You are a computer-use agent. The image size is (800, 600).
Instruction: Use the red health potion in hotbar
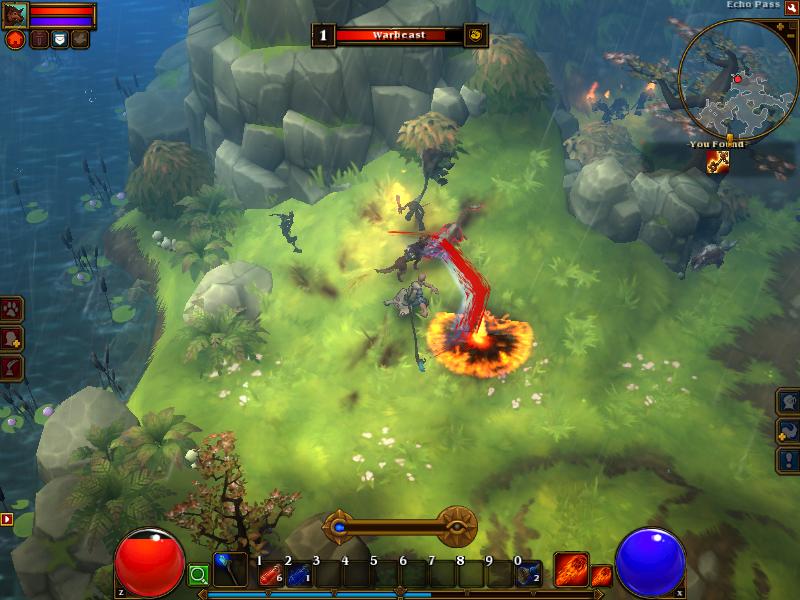[x=268, y=574]
